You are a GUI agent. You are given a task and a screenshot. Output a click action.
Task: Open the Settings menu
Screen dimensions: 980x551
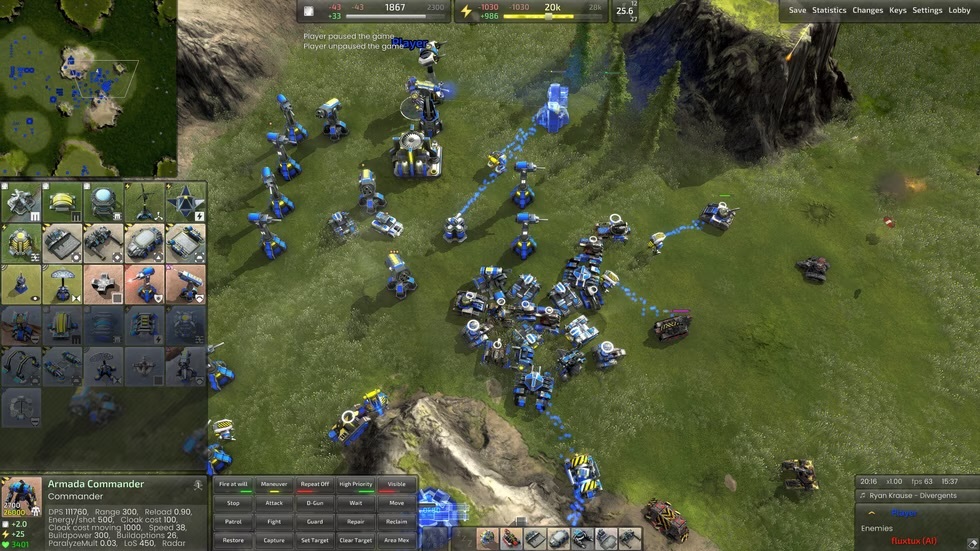coord(927,10)
